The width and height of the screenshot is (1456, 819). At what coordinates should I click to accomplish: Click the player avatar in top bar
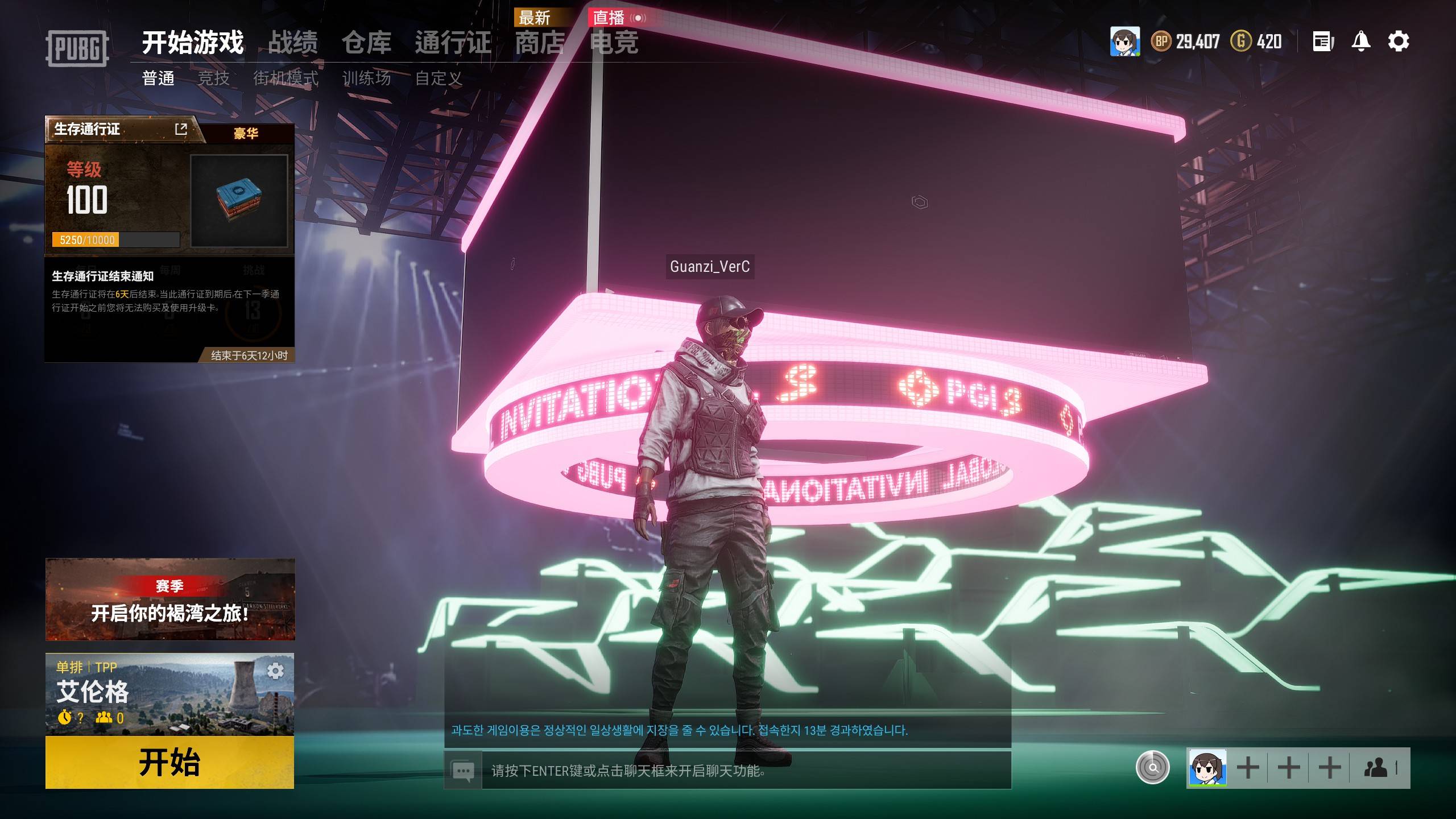pyautogui.click(x=1124, y=42)
